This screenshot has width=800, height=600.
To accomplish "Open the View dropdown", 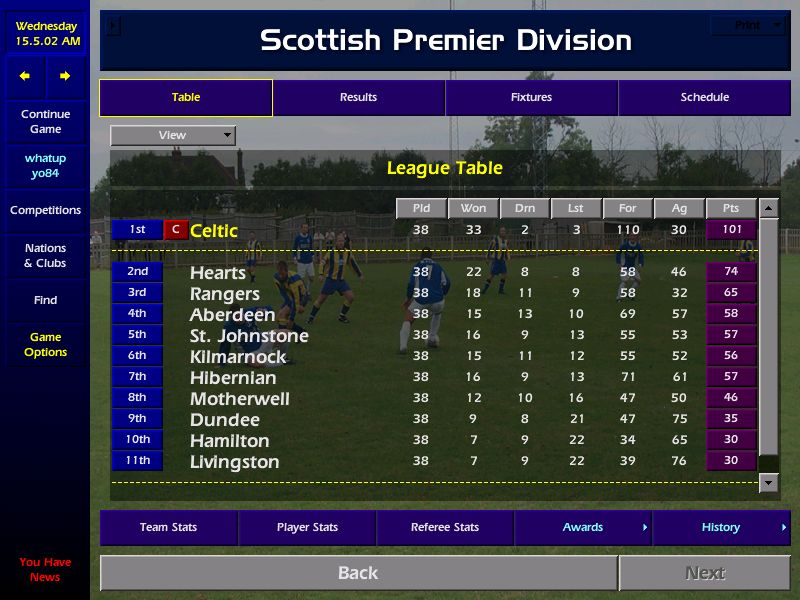I will click(x=173, y=135).
